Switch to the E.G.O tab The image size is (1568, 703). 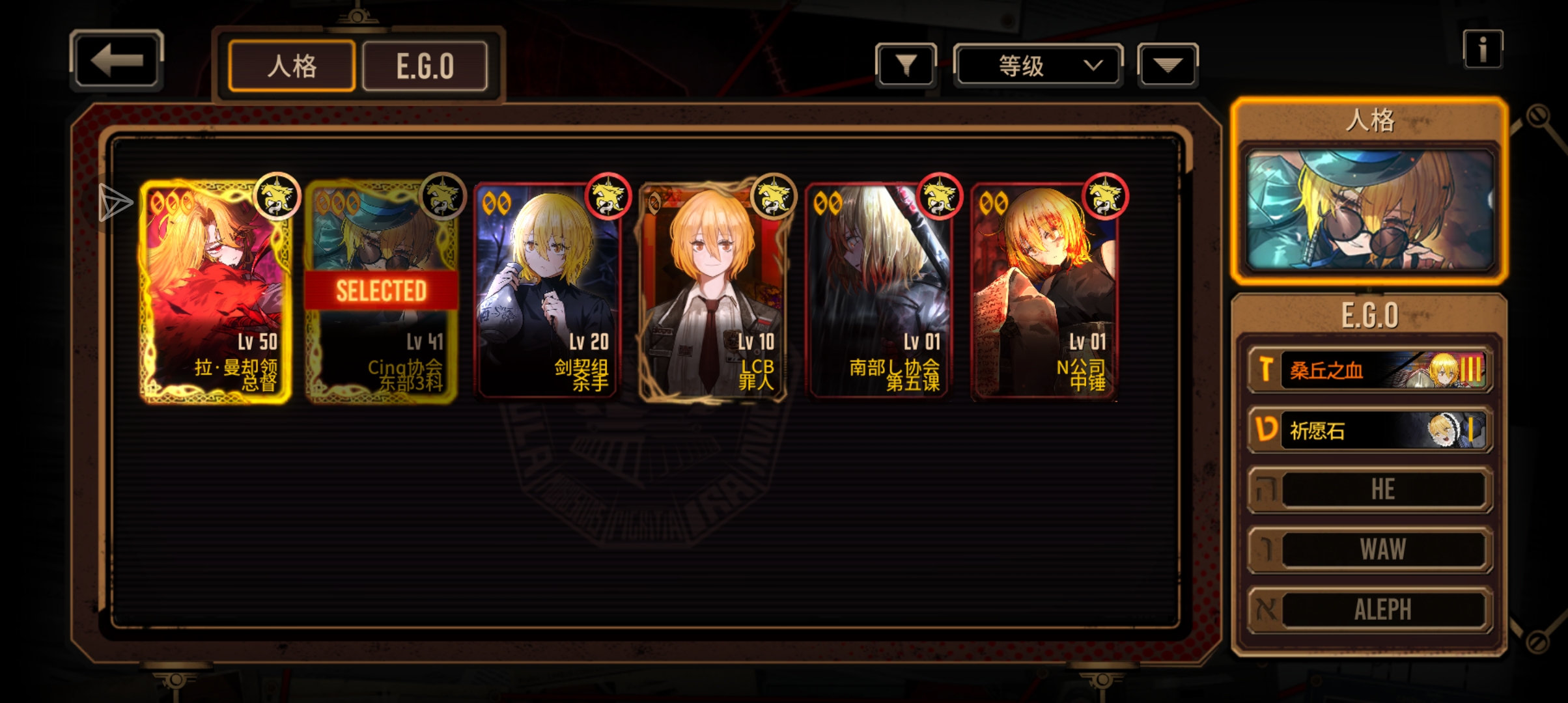tap(425, 66)
